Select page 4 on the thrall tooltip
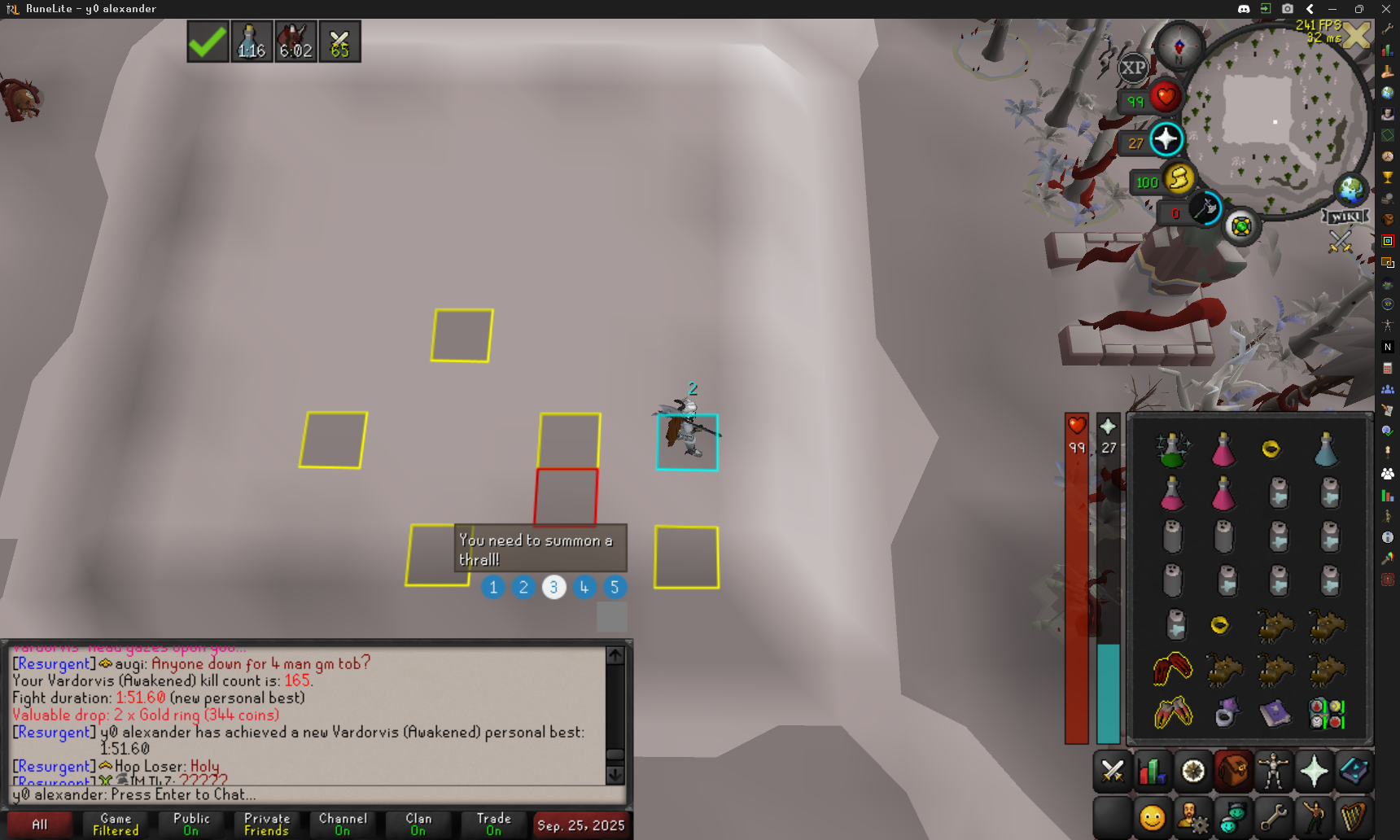Image resolution: width=1400 pixels, height=840 pixels. tap(584, 587)
